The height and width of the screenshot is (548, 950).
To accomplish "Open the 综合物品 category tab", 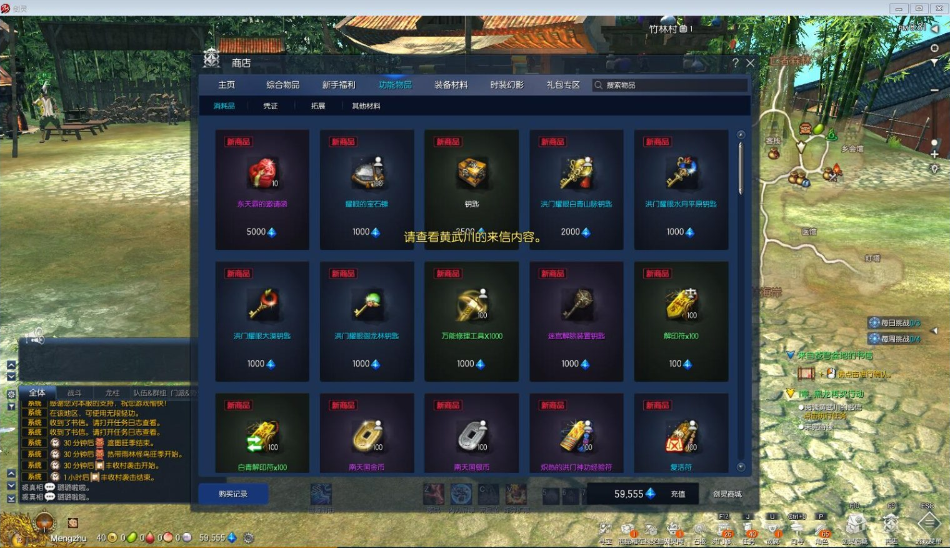I will point(283,85).
